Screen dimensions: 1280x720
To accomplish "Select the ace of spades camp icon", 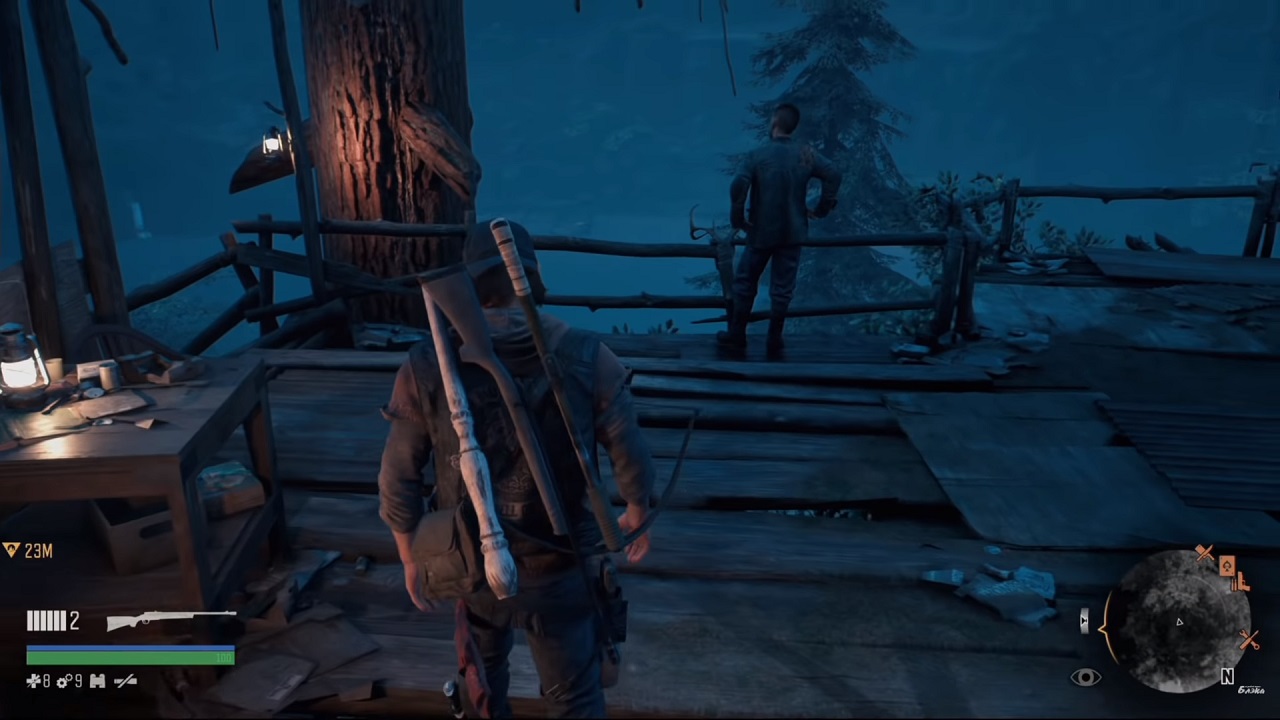I will (1228, 565).
